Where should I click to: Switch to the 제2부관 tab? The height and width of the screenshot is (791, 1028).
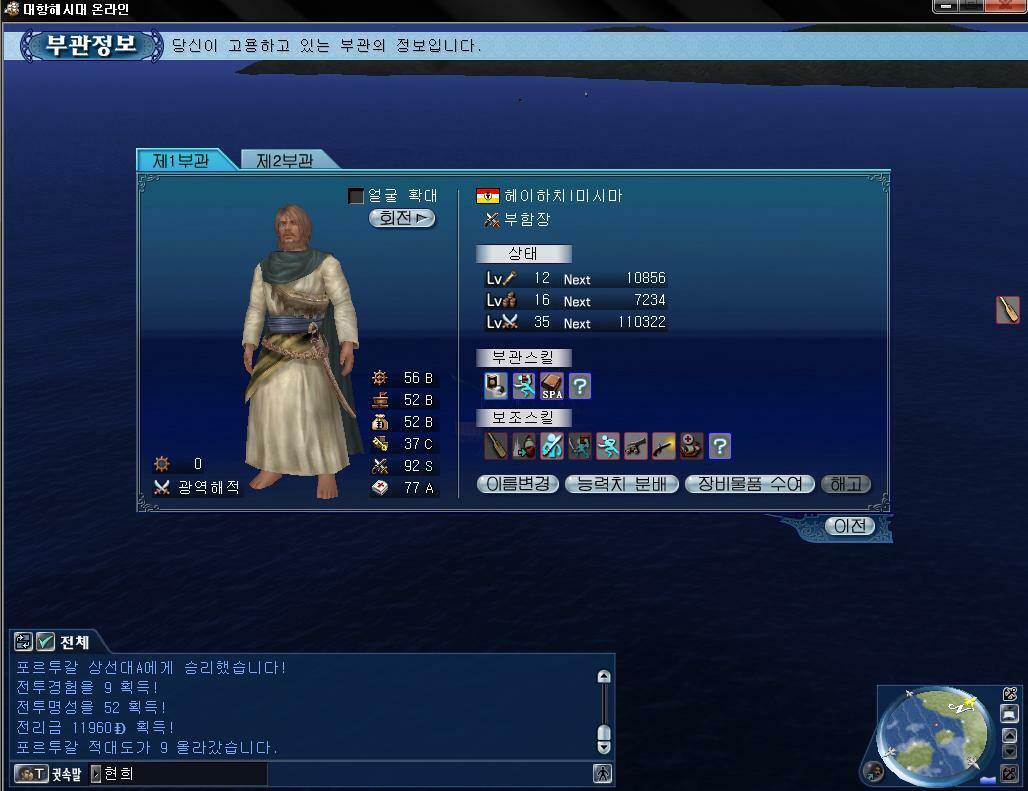point(285,160)
